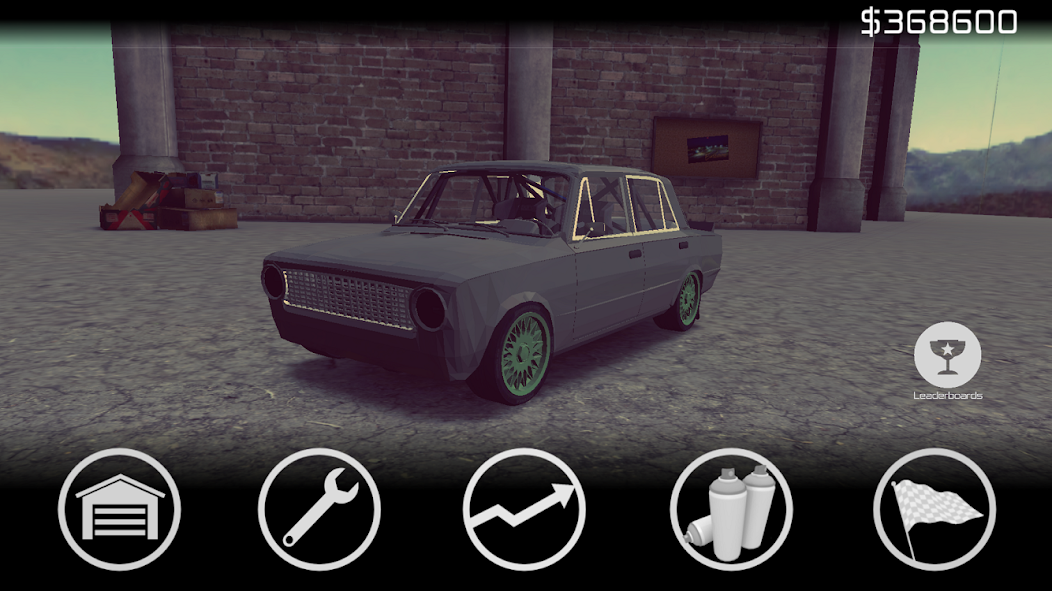Open the spray can paint shop
Image resolution: width=1052 pixels, height=591 pixels.
(x=731, y=509)
